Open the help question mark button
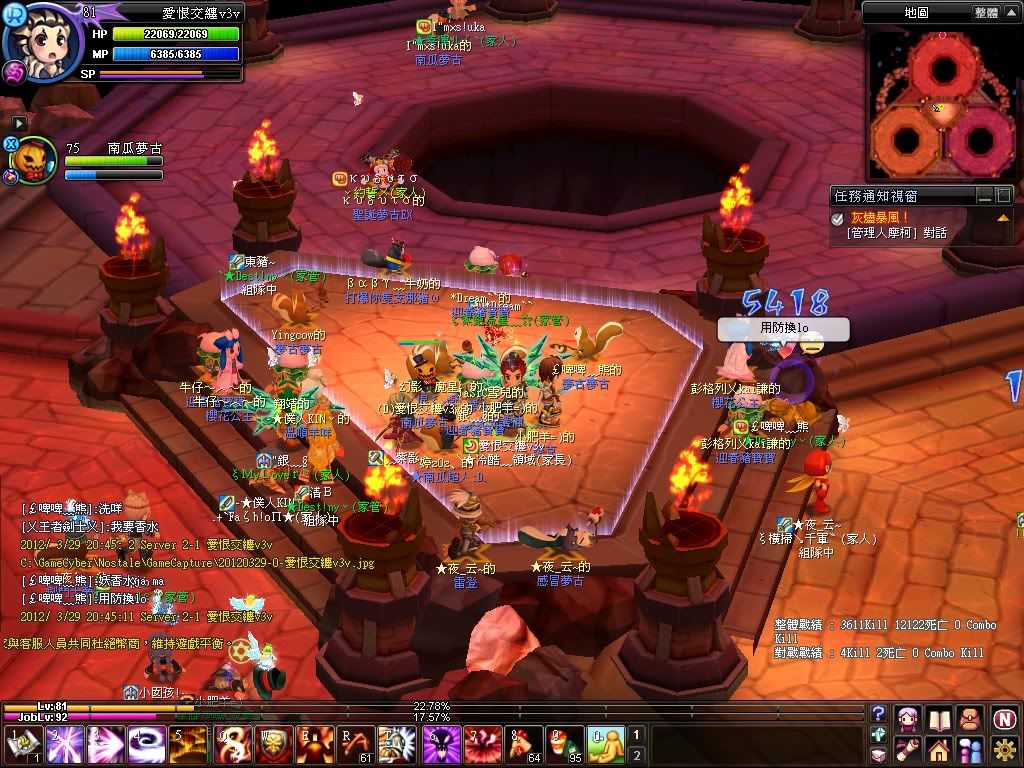The height and width of the screenshot is (768, 1024). pyautogui.click(x=879, y=713)
